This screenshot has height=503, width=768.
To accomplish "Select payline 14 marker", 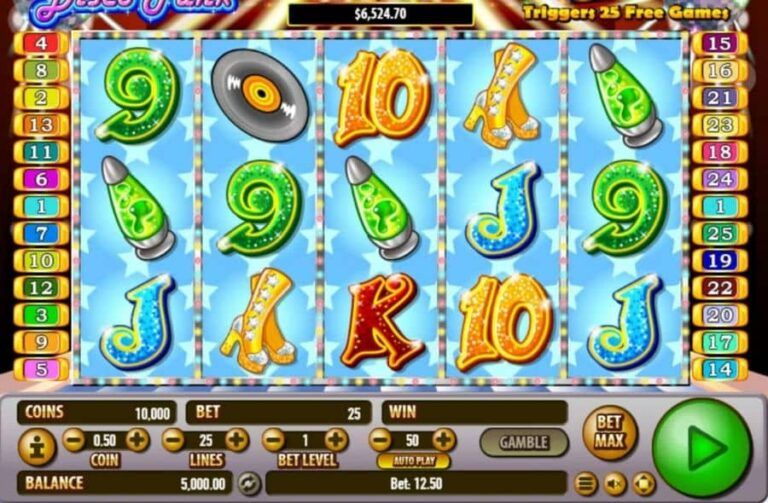I will click(719, 368).
